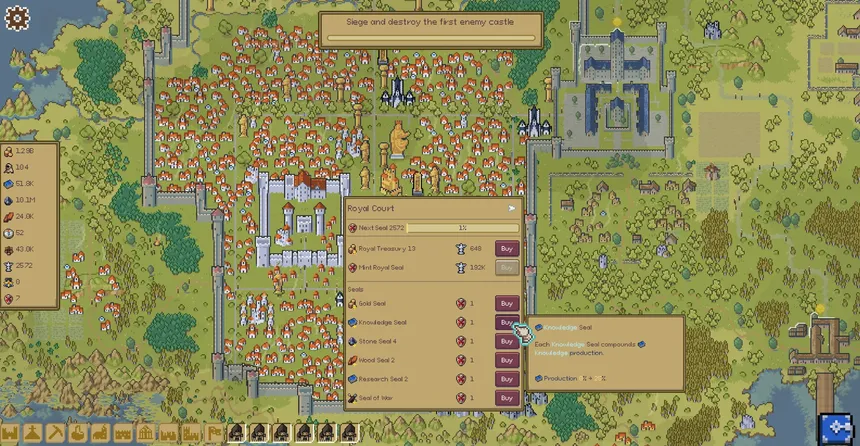The height and width of the screenshot is (446, 860).
Task: Purchase the Seal of War
Action: point(506,398)
